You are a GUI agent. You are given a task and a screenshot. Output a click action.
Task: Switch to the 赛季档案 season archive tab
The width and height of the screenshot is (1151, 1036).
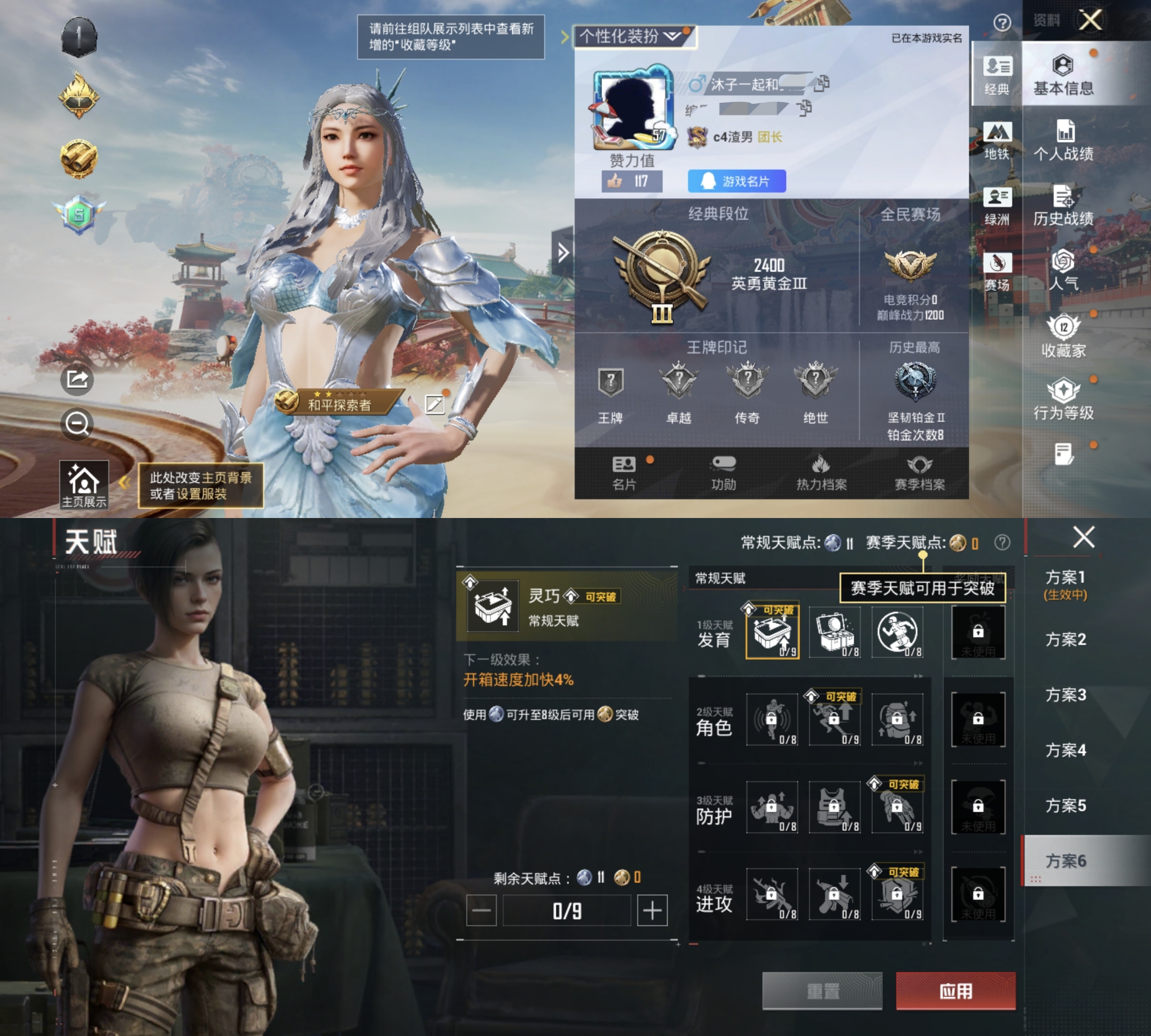click(x=919, y=473)
